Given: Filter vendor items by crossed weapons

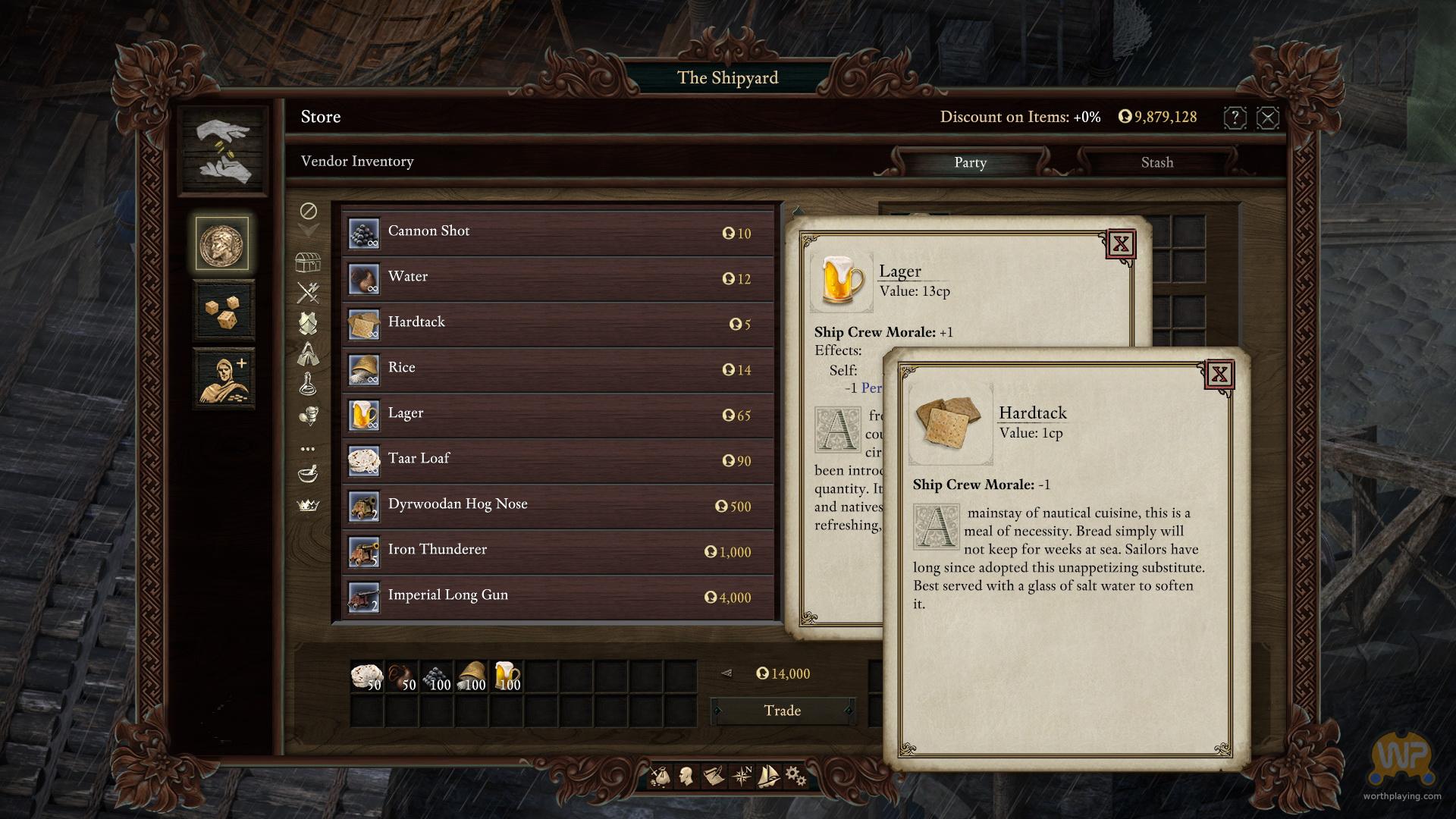Looking at the screenshot, I should coord(308,292).
